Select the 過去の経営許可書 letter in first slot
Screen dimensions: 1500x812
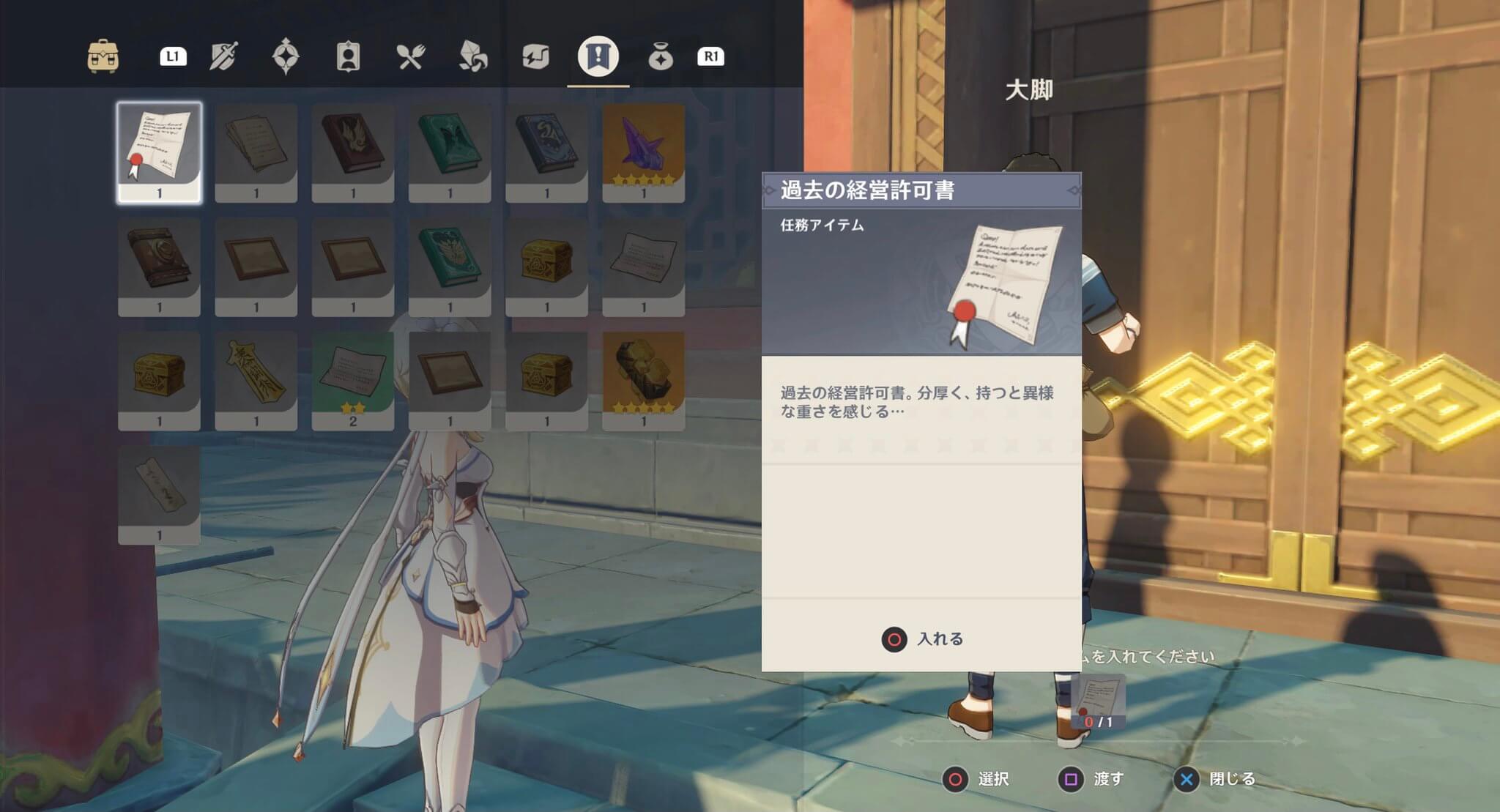tap(160, 149)
